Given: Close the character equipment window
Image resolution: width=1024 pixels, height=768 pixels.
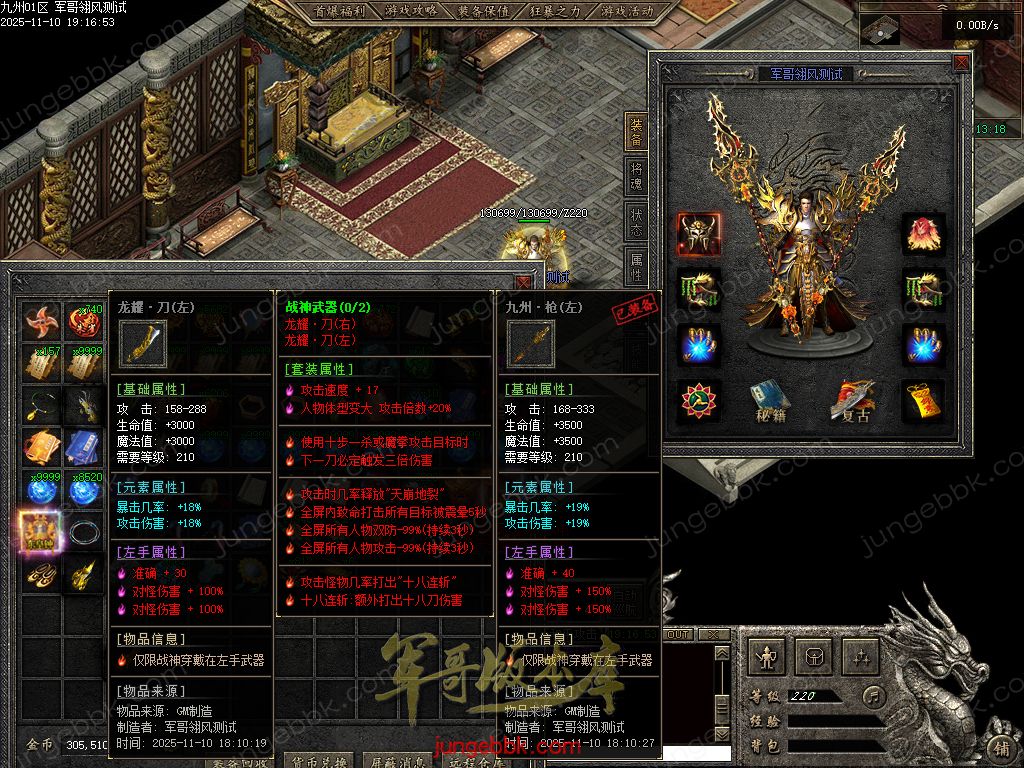Looking at the screenshot, I should 961,62.
